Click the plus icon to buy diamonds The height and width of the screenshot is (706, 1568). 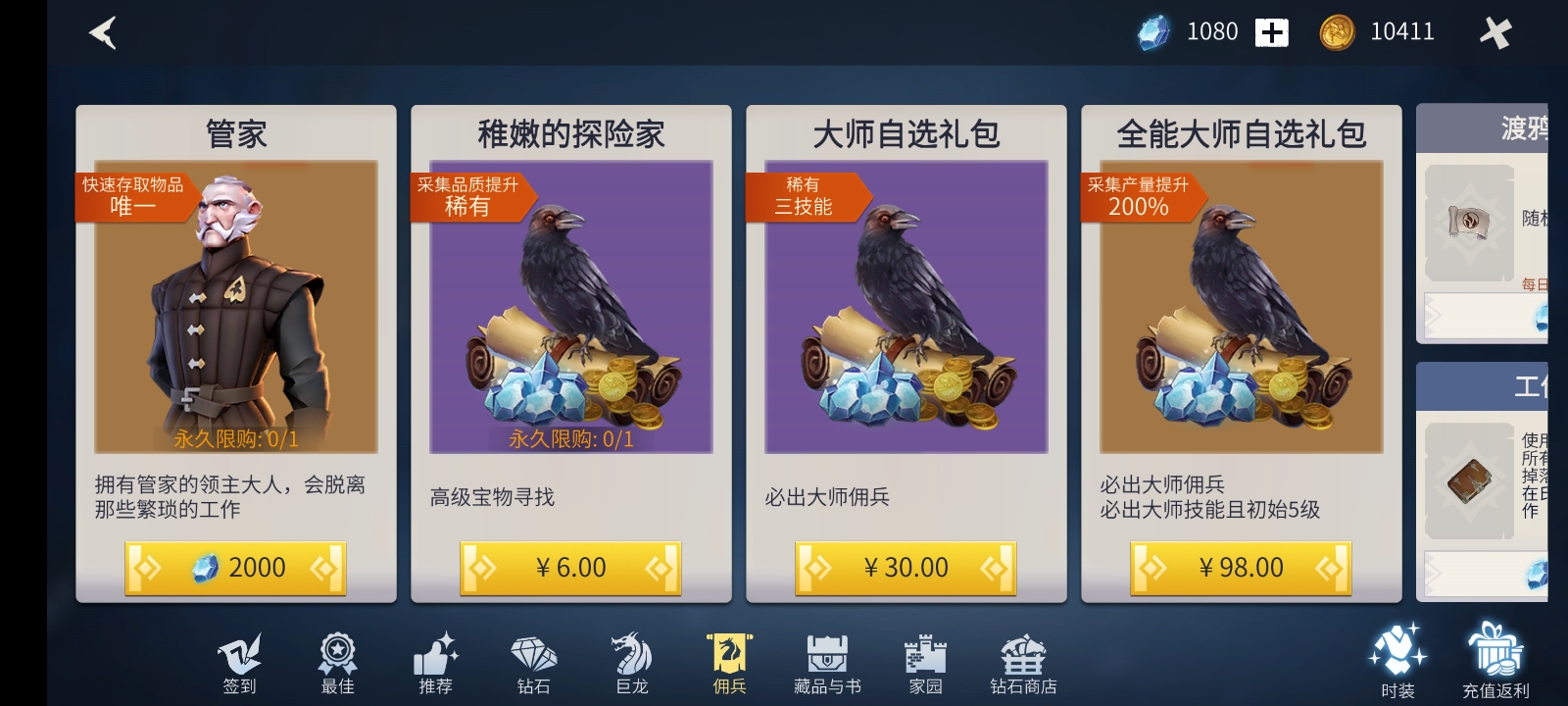click(x=1272, y=32)
